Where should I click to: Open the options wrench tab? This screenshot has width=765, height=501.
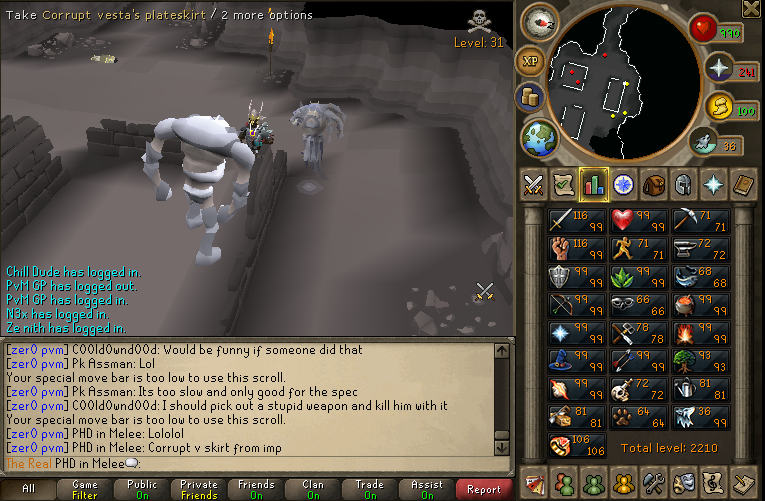(654, 482)
